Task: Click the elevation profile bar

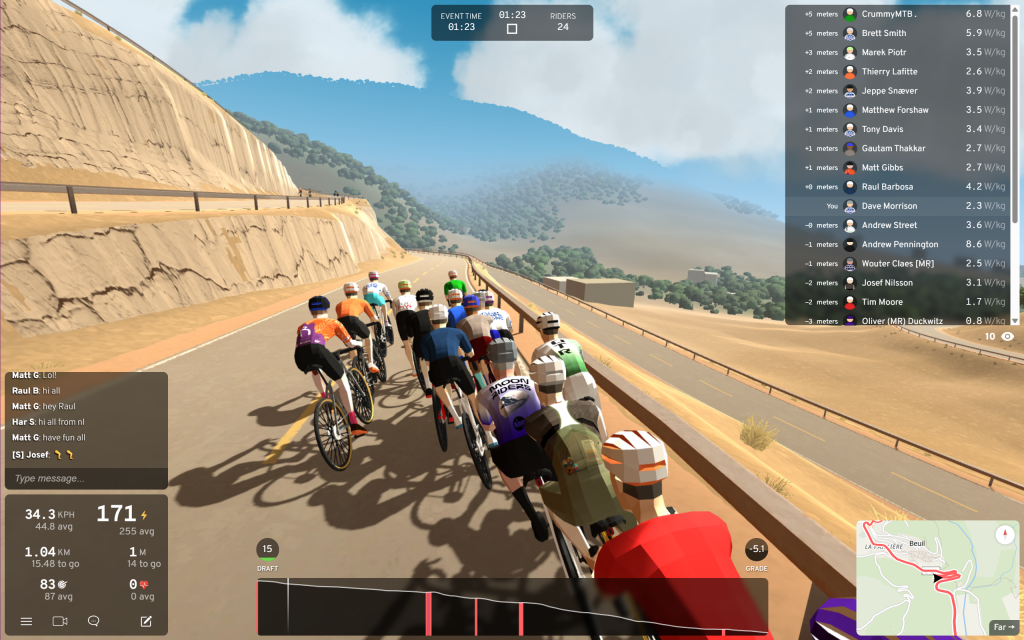Action: tap(512, 606)
